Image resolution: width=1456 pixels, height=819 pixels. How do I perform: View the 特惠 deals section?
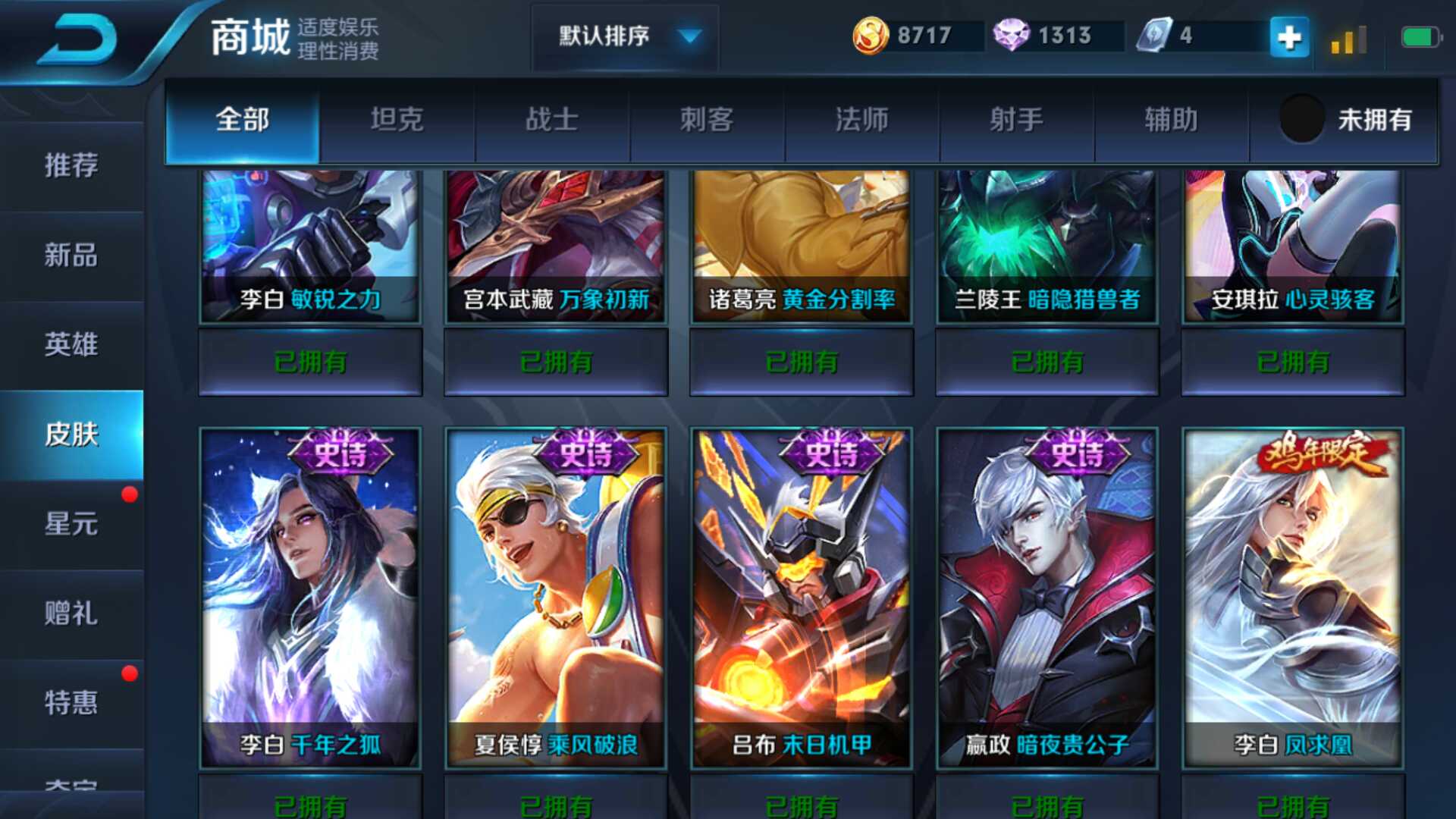tap(71, 703)
